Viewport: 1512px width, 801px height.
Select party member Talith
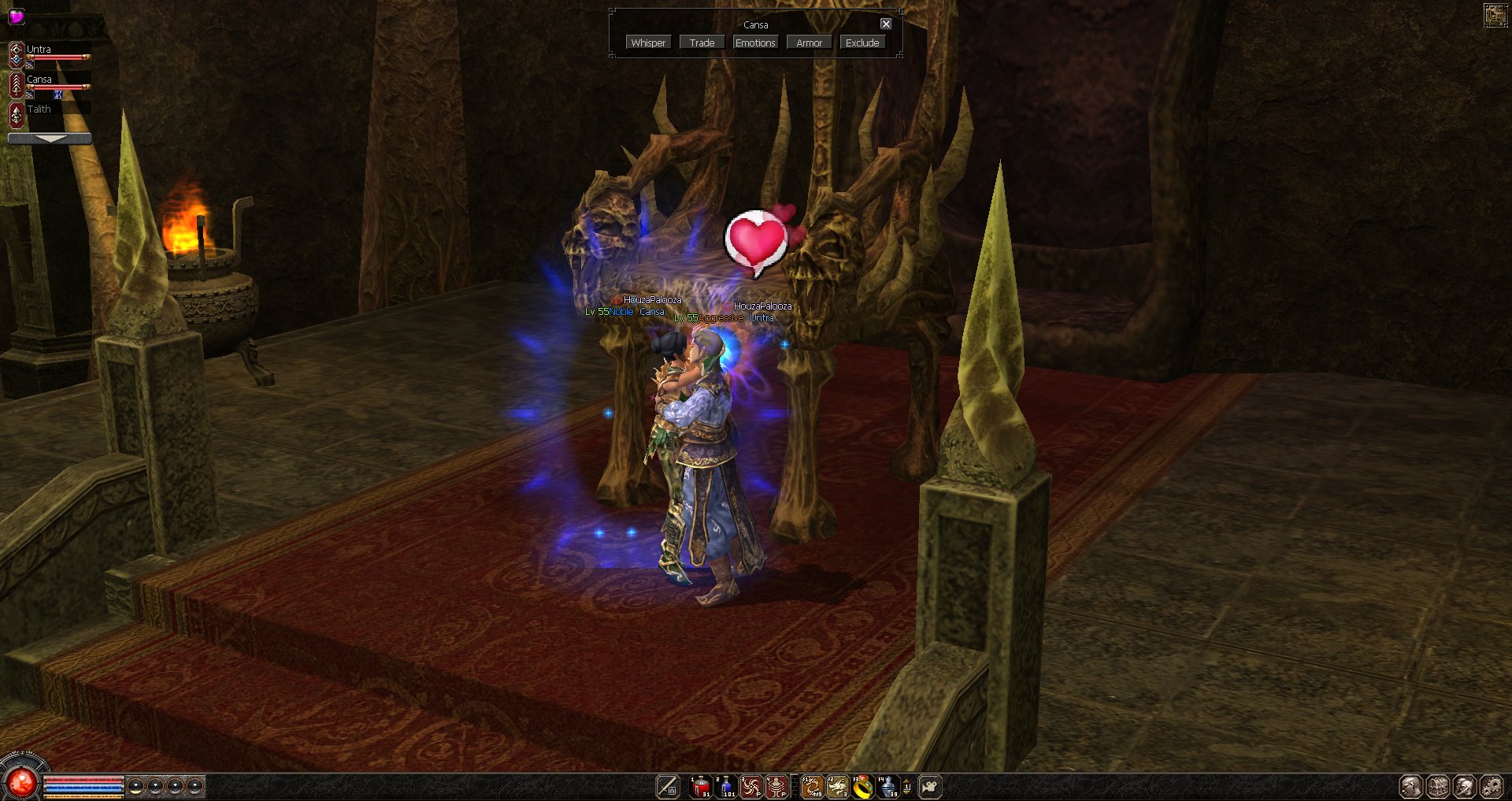click(x=39, y=109)
